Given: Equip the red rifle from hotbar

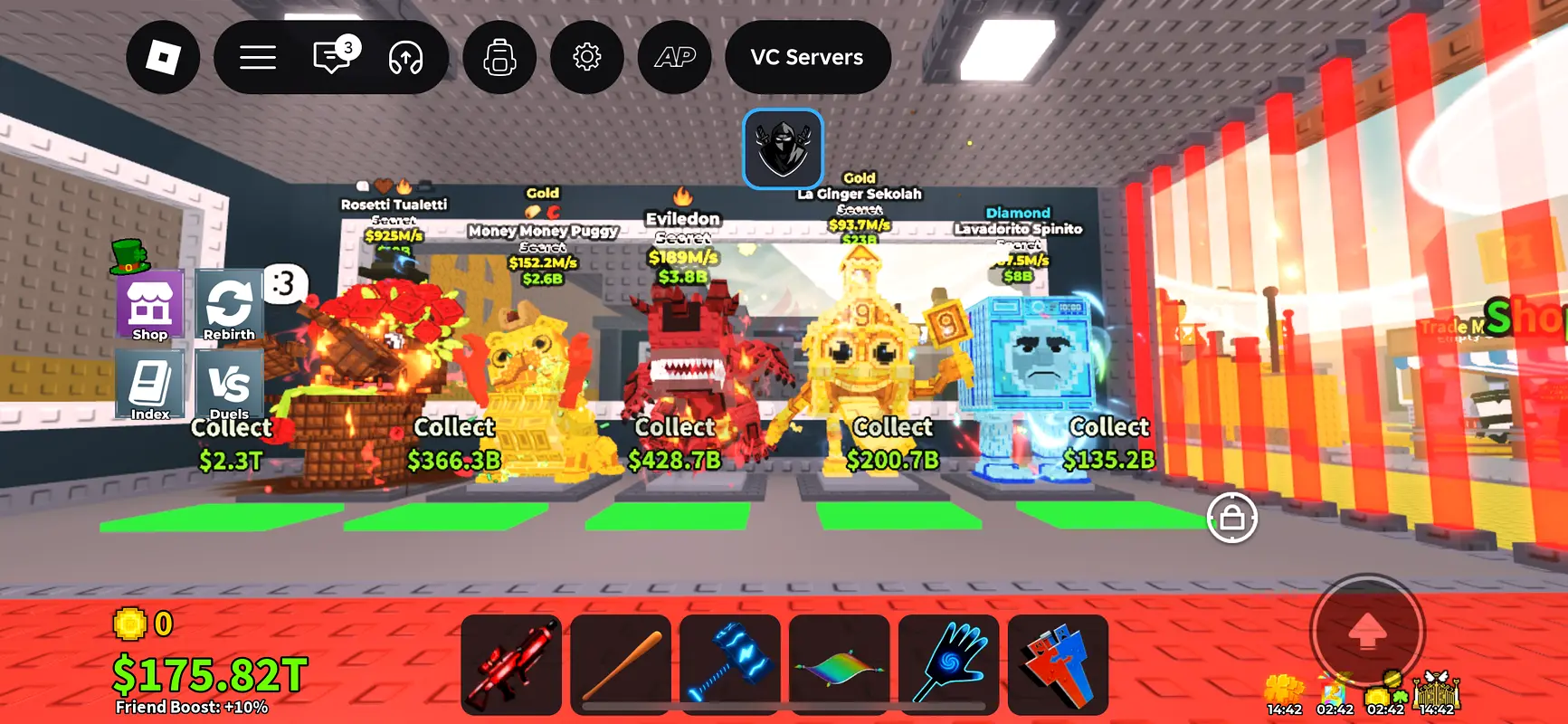Looking at the screenshot, I should [511, 664].
